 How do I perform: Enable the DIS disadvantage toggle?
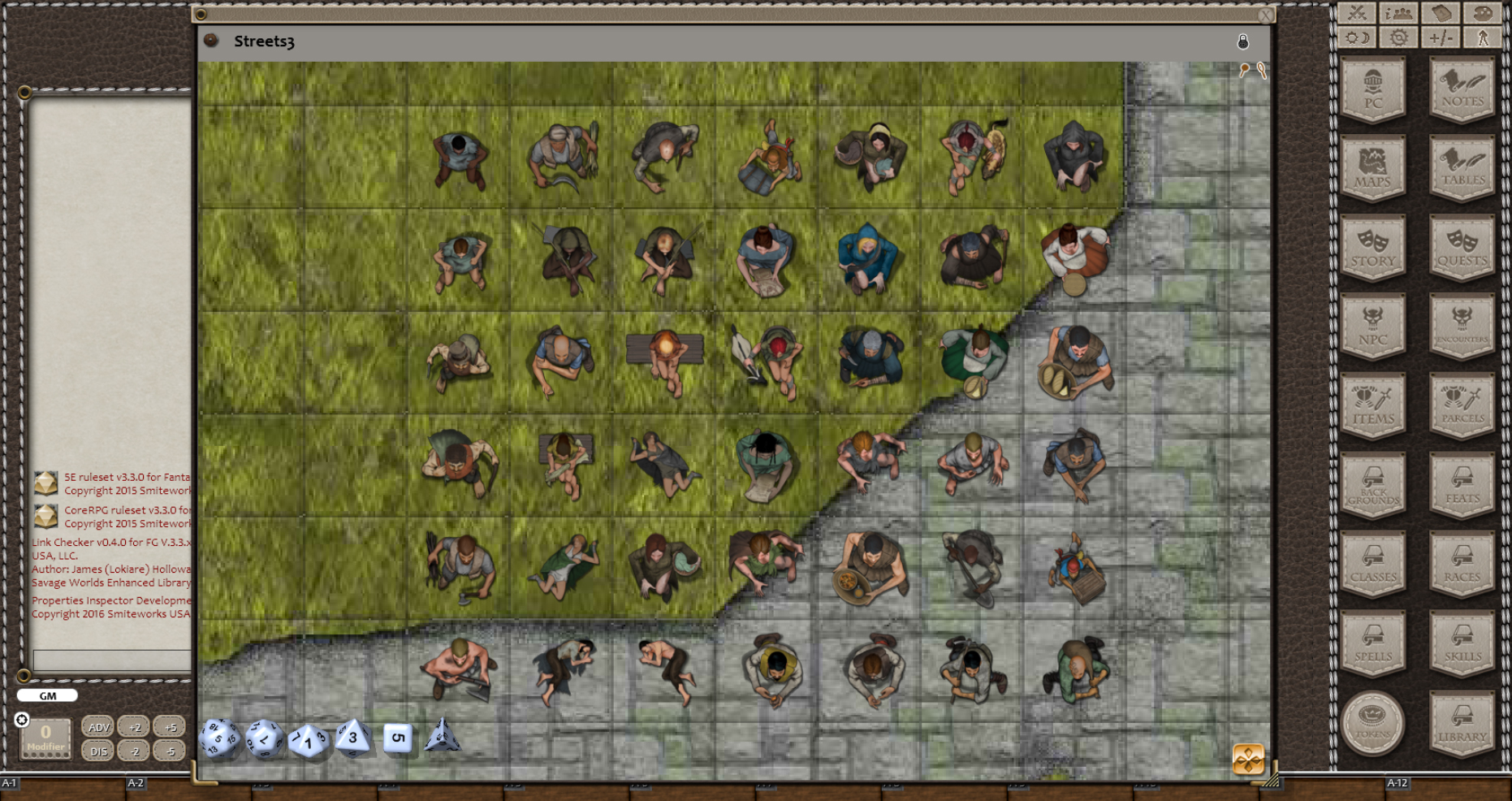[98, 751]
